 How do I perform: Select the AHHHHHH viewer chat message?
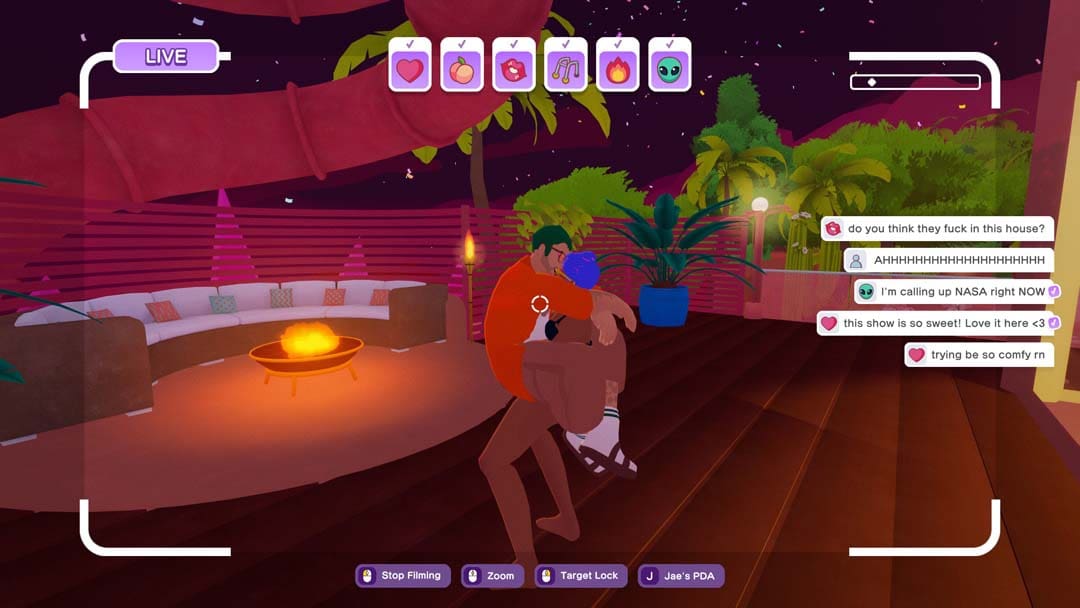[x=948, y=260]
